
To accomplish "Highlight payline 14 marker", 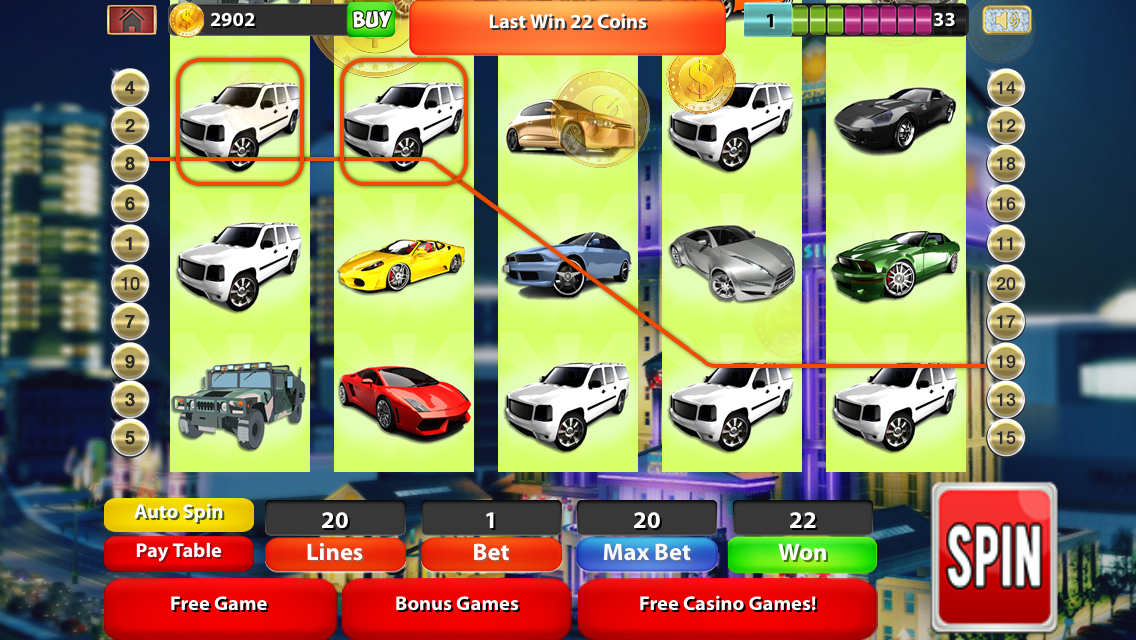I will 1005,88.
